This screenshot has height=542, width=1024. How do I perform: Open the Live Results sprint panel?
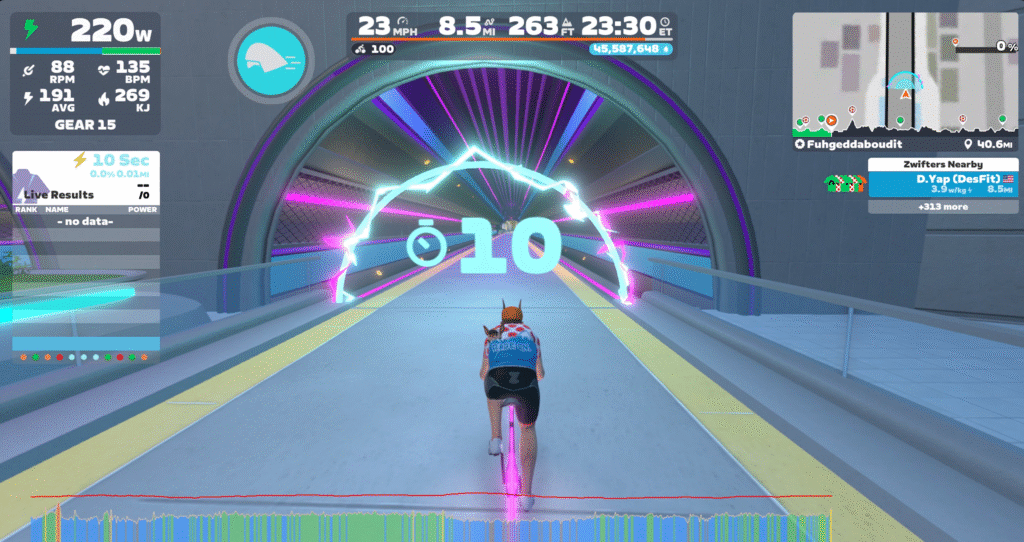[x=85, y=194]
